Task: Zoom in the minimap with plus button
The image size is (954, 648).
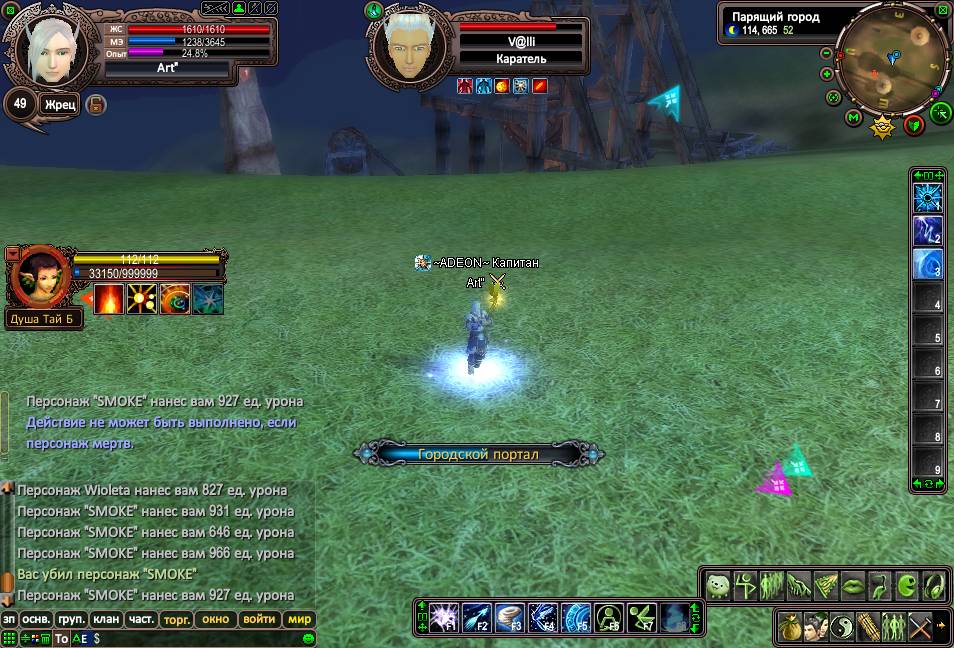Action: click(x=827, y=74)
